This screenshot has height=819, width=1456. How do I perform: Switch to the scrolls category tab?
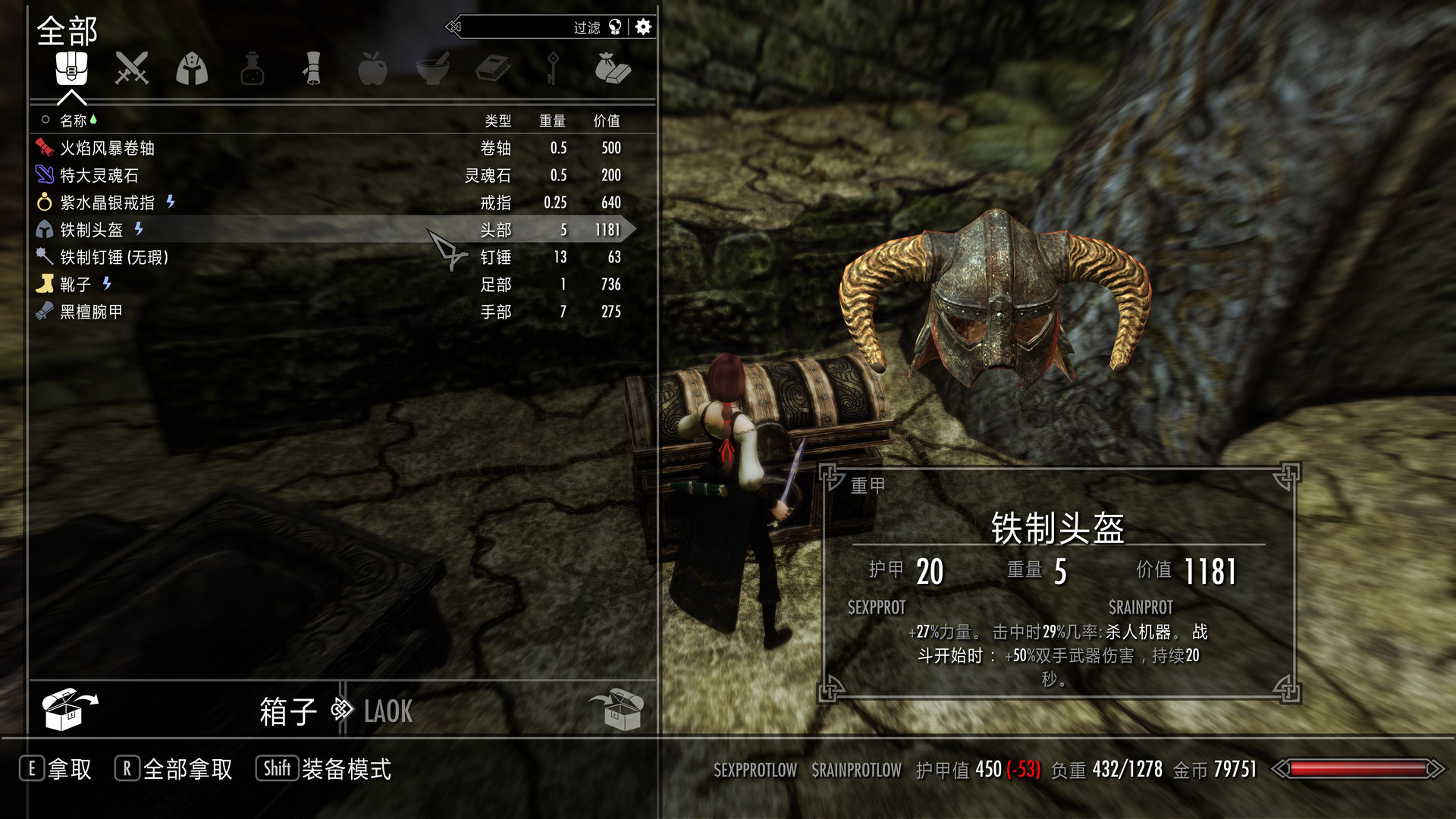coord(312,69)
